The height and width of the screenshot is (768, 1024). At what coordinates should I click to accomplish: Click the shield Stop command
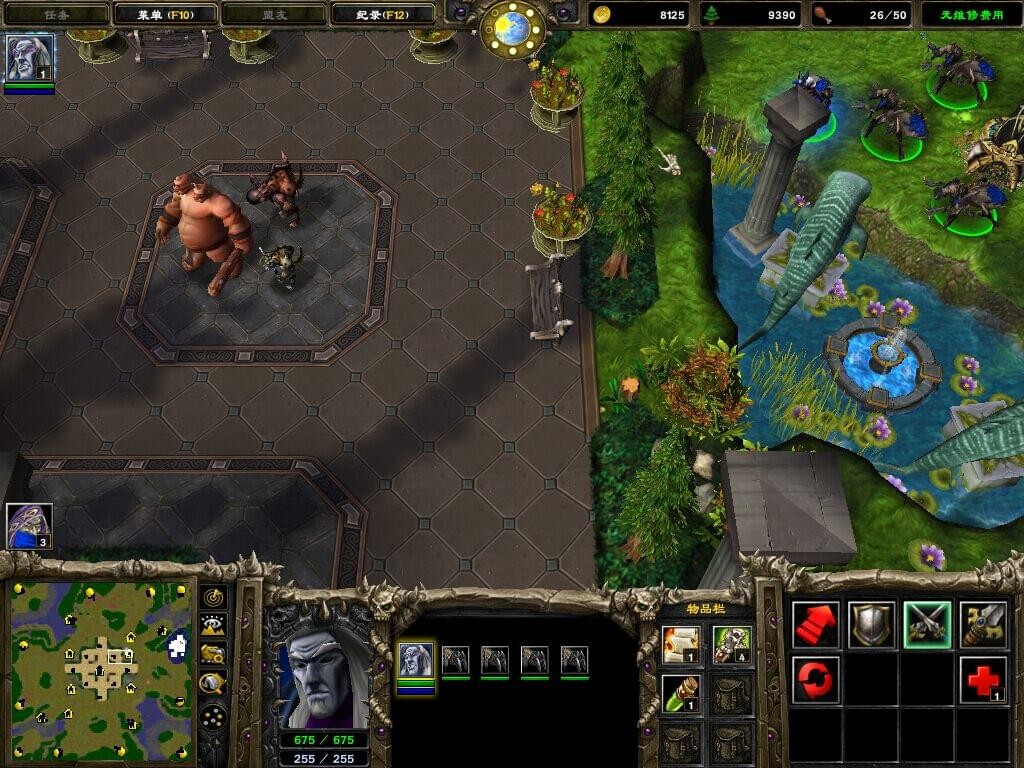(871, 625)
